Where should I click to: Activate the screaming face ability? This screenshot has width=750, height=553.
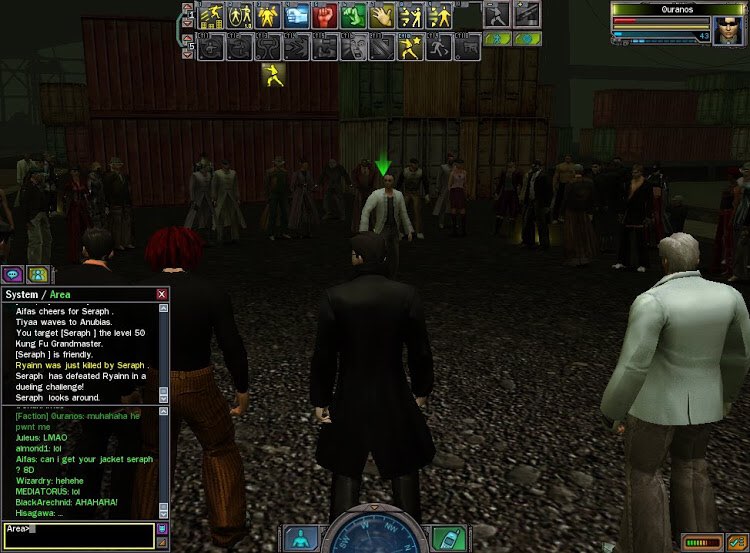(x=355, y=46)
